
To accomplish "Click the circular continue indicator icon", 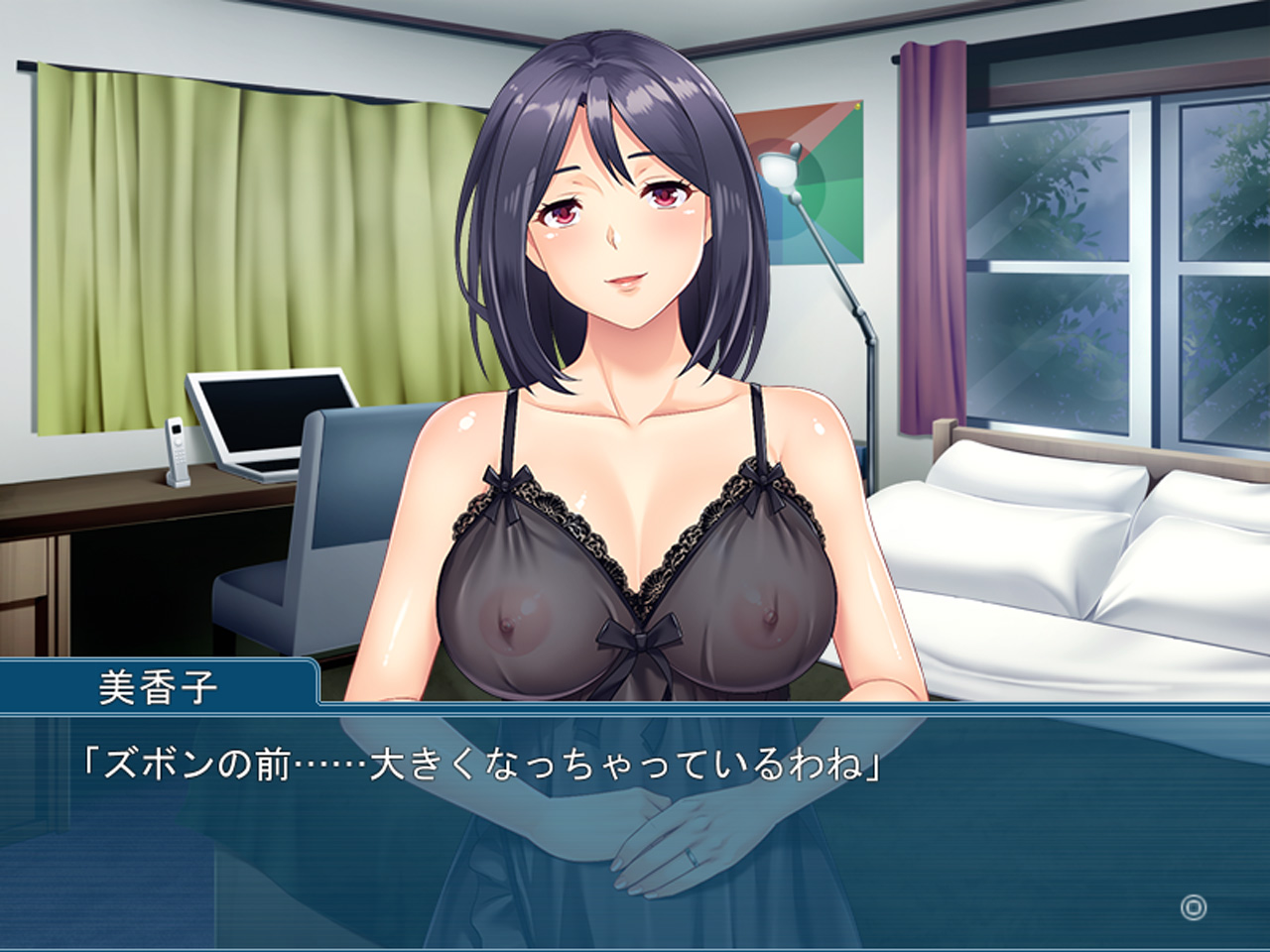I will [1193, 906].
